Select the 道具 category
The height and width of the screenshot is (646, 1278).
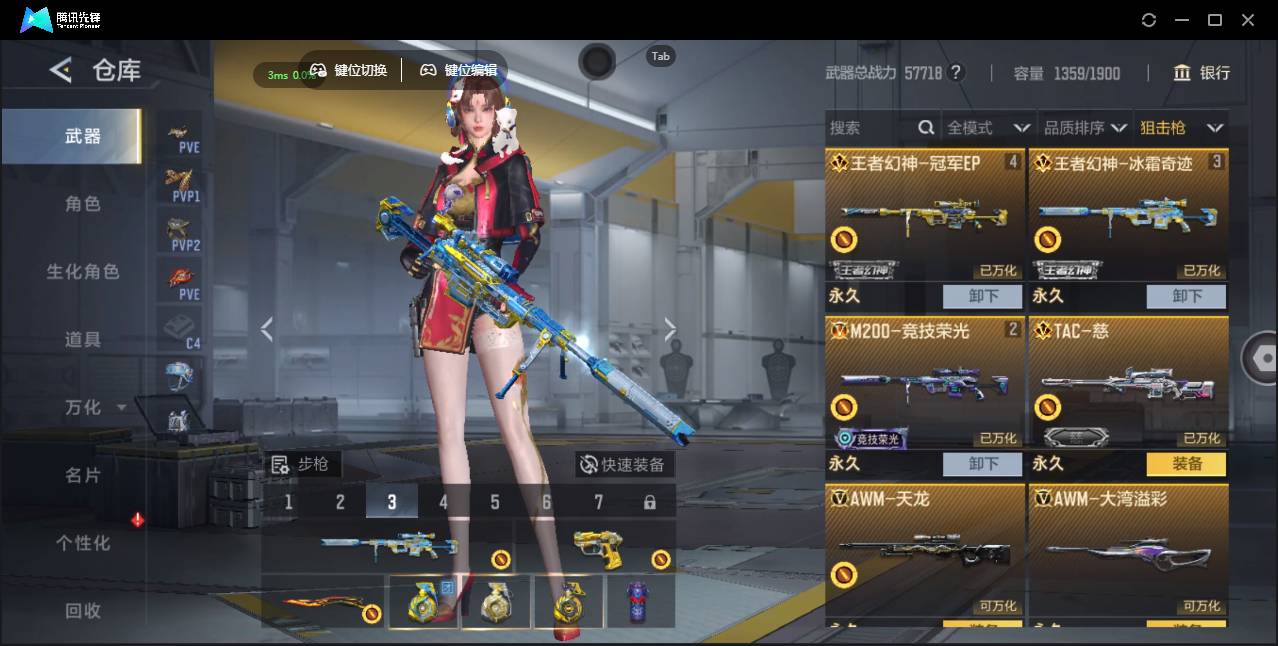[x=82, y=340]
